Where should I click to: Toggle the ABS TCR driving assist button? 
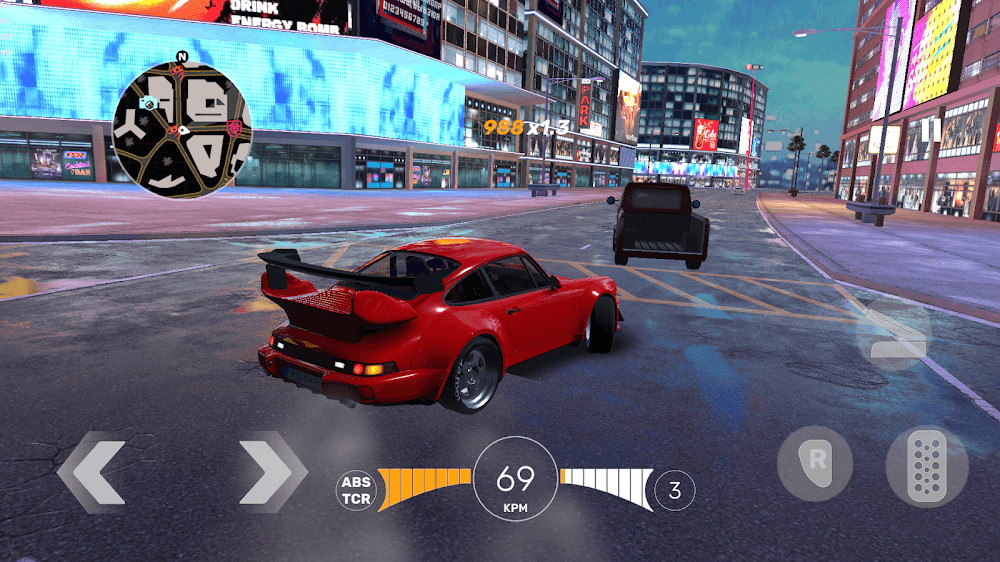tap(355, 490)
